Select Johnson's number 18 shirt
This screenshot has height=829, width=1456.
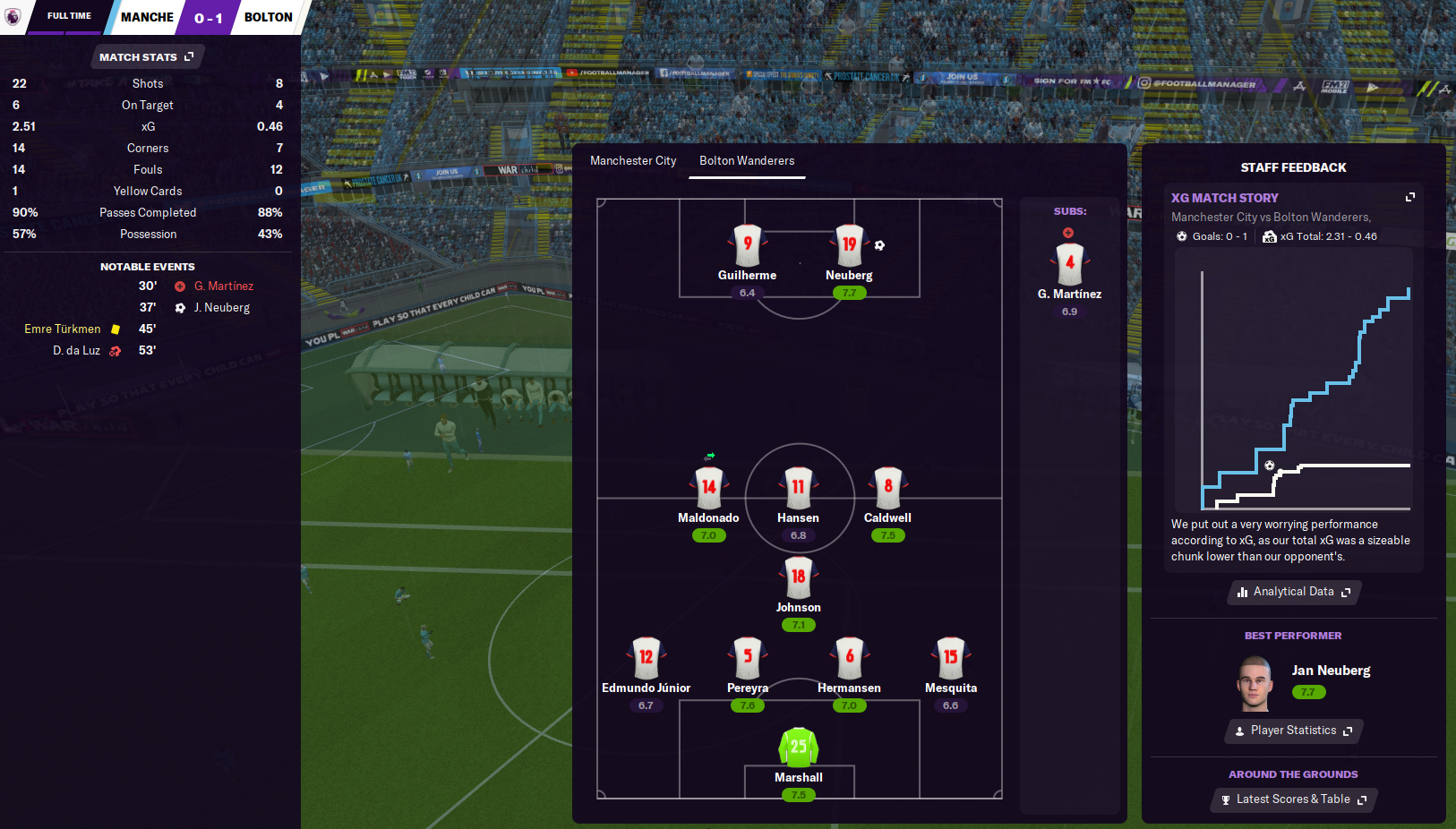pyautogui.click(x=798, y=577)
